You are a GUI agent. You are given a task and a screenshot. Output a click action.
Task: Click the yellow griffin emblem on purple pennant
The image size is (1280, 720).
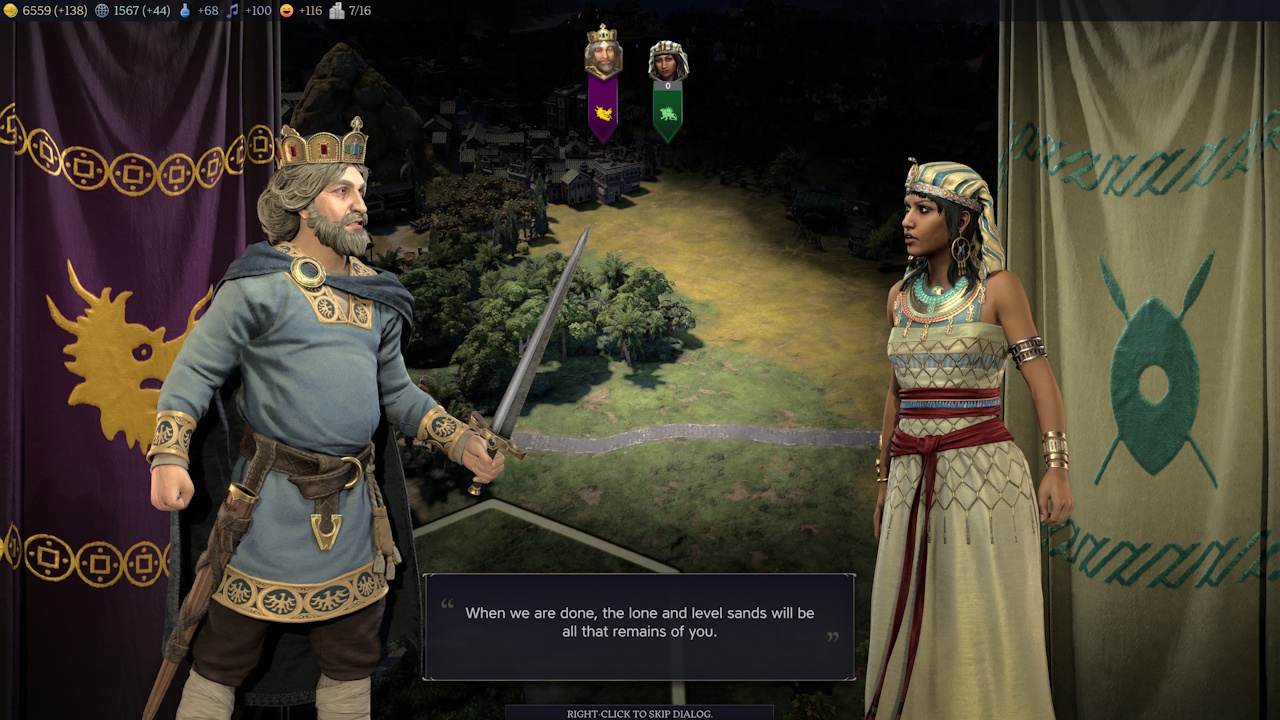[x=602, y=112]
